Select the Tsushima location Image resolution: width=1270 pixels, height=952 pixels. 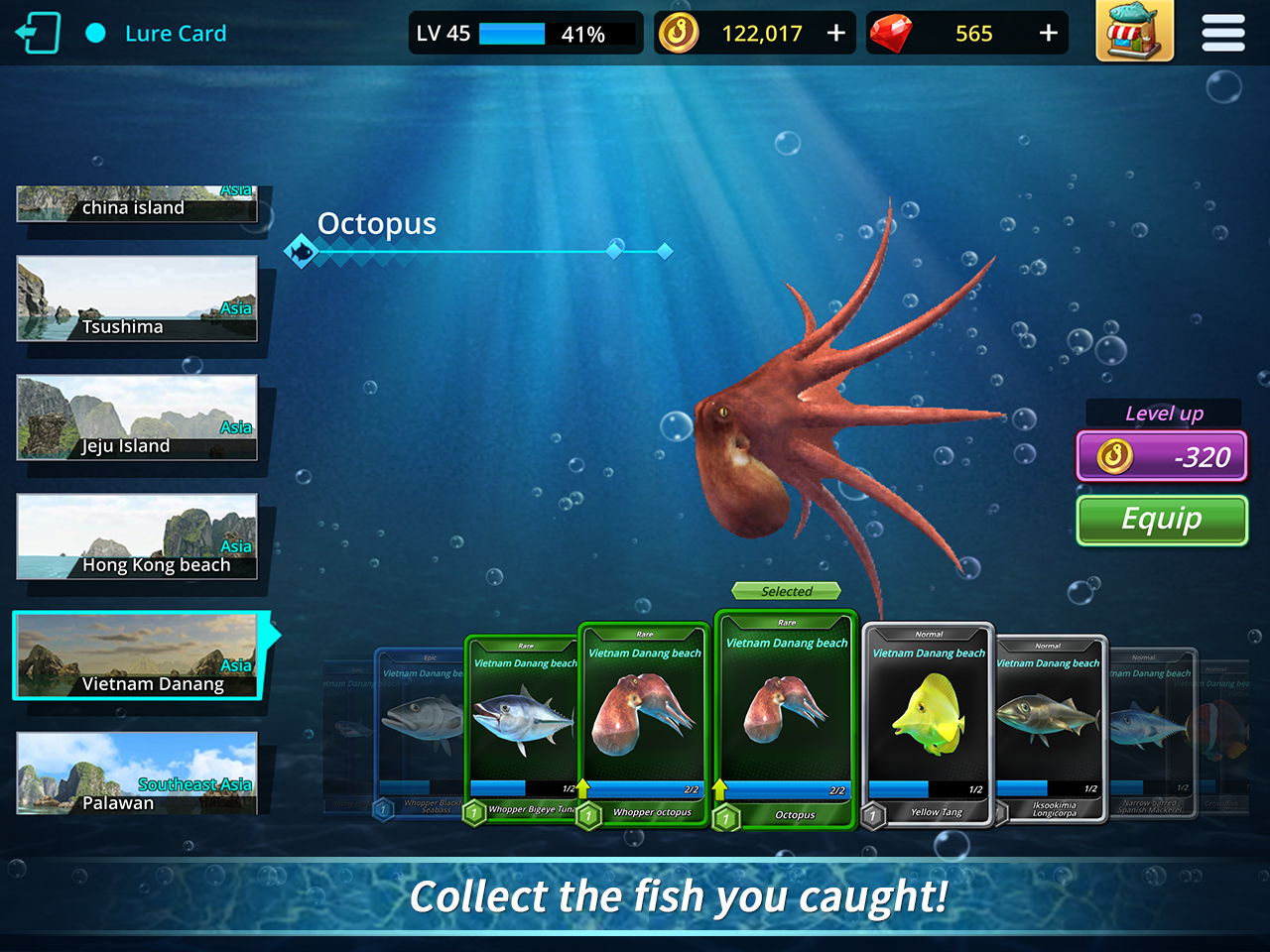pyautogui.click(x=136, y=298)
